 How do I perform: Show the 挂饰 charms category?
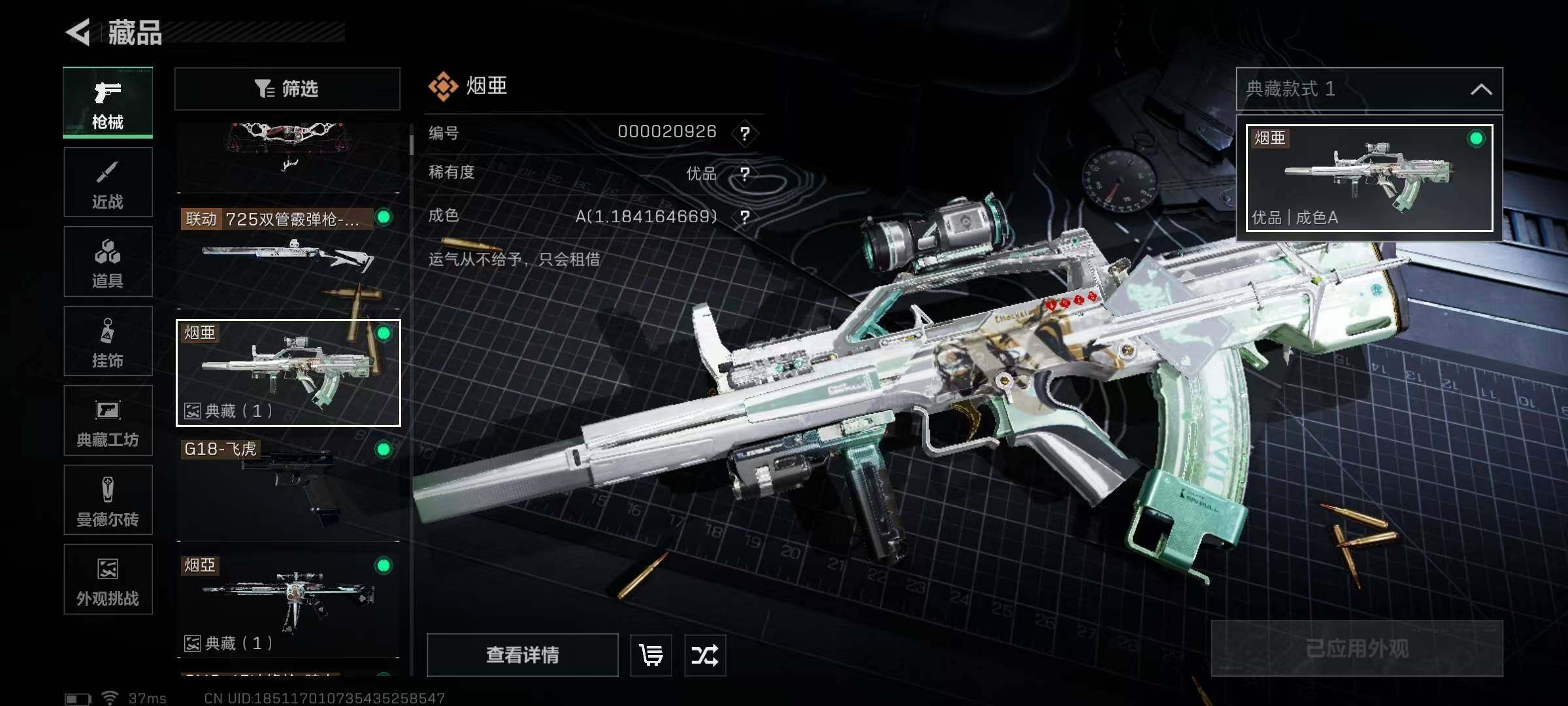click(x=108, y=341)
